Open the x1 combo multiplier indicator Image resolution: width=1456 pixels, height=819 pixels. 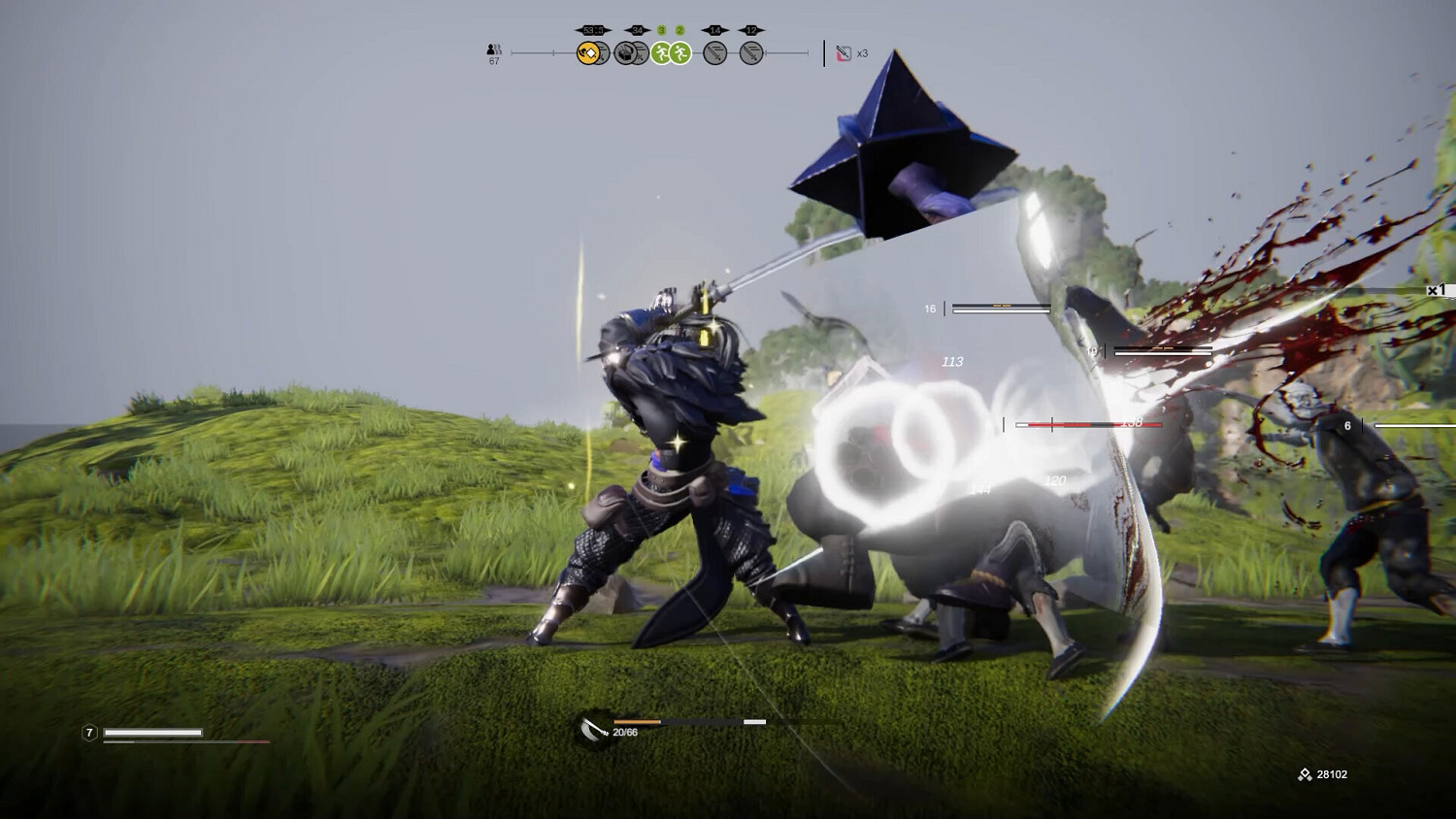1438,288
